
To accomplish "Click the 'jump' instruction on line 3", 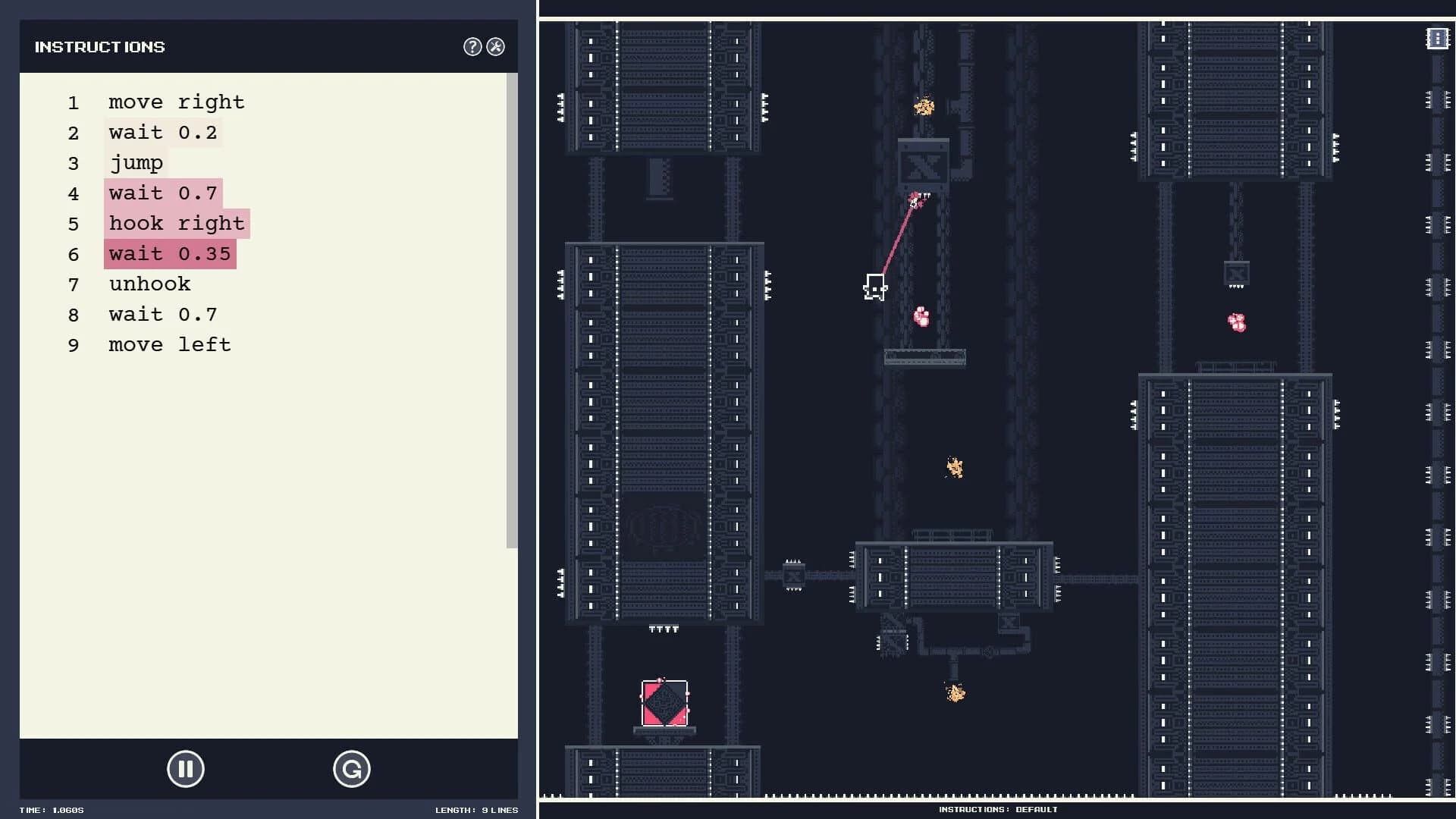I will [x=136, y=163].
